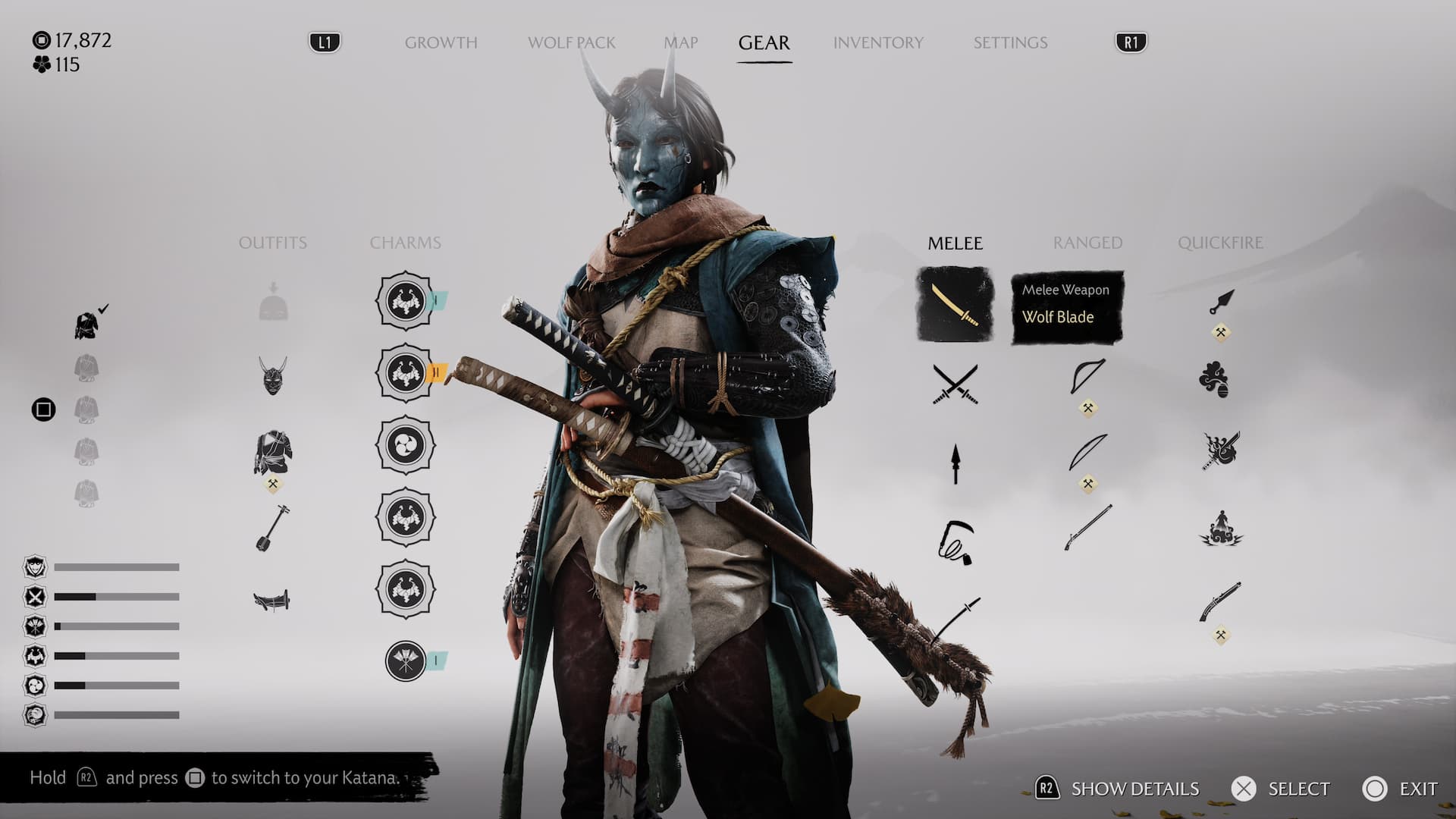Go to the Map tab

680,42
